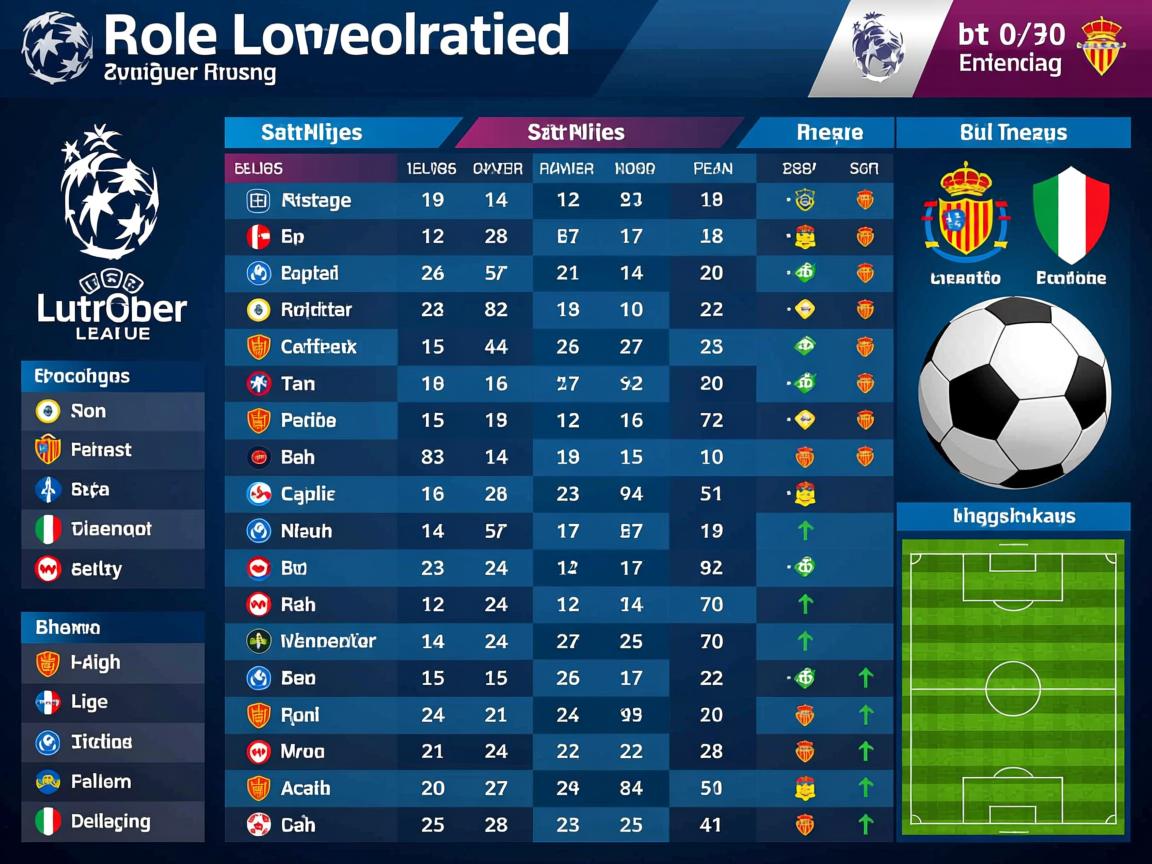Switch to the Rnegre tab
Screen dimensions: 1152x864
pyautogui.click(x=829, y=132)
